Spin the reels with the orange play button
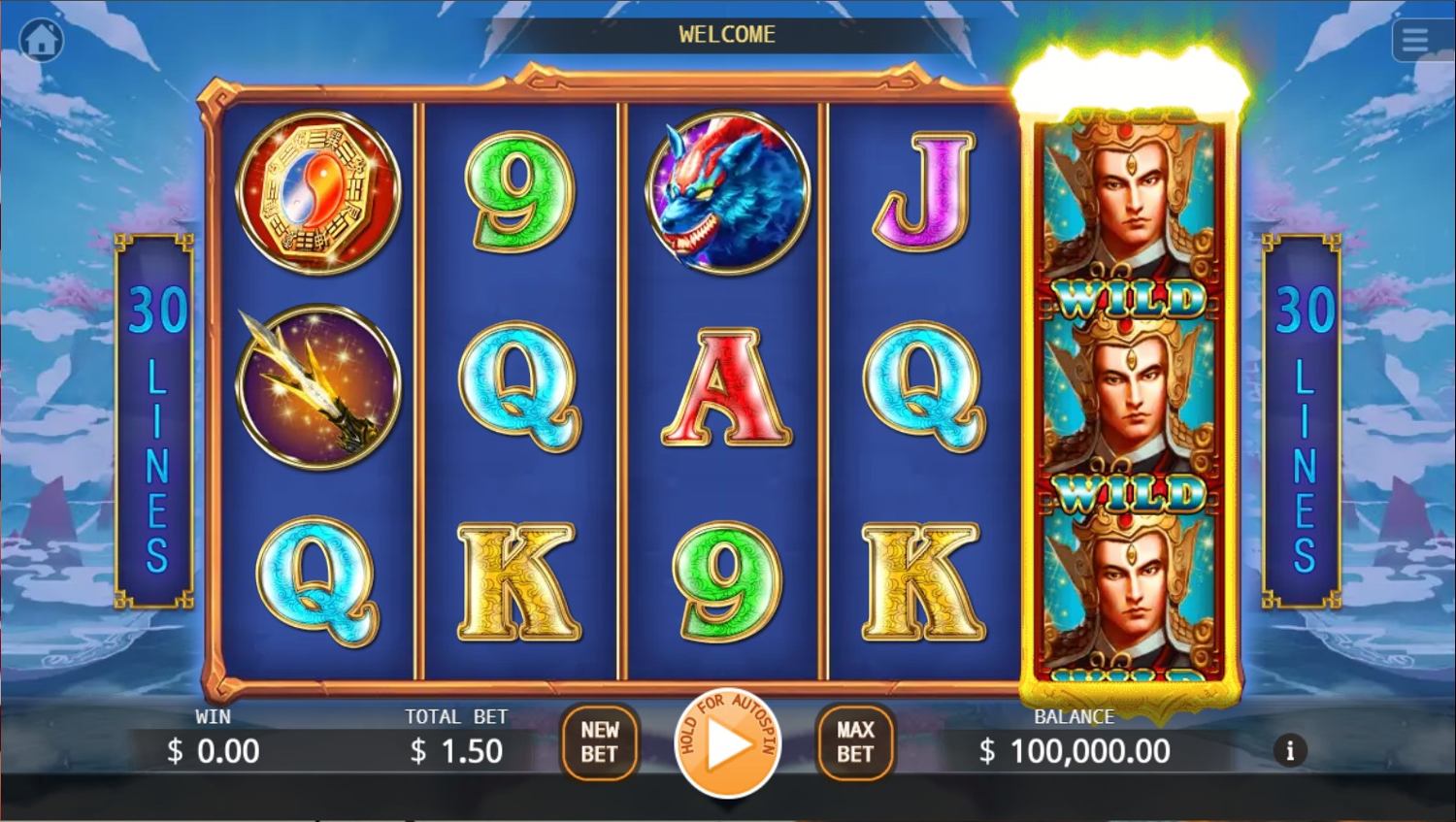Viewport: 1456px width, 822px height. click(728, 745)
